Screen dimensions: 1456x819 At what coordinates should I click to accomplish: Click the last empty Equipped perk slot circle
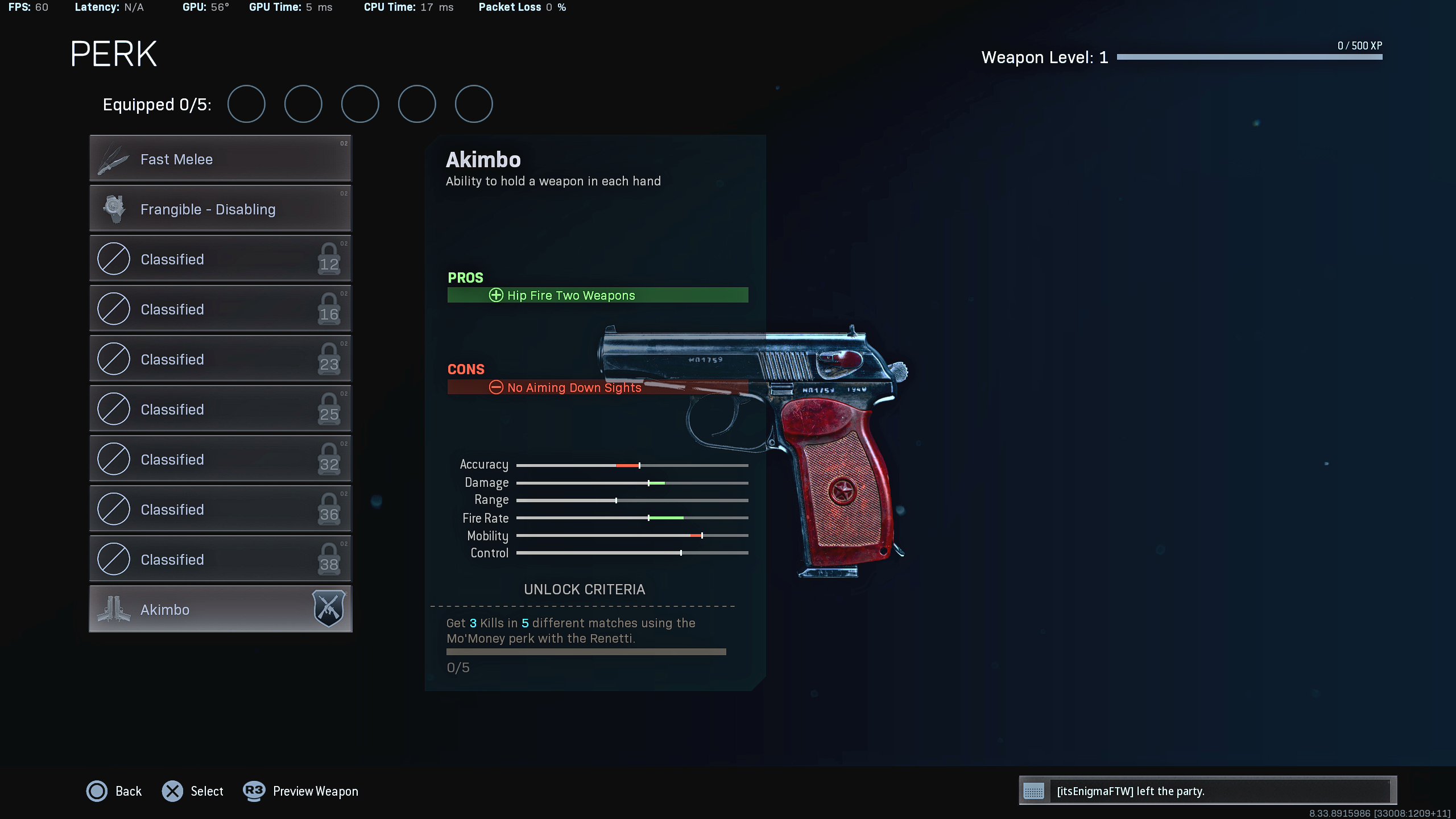(473, 104)
